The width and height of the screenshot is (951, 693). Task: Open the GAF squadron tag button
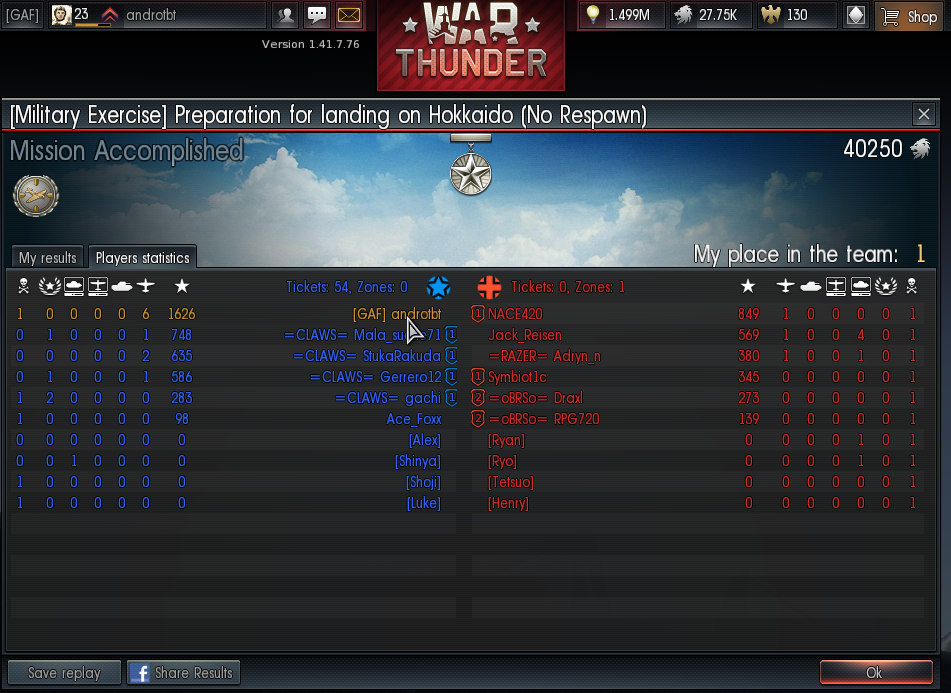click(x=22, y=16)
